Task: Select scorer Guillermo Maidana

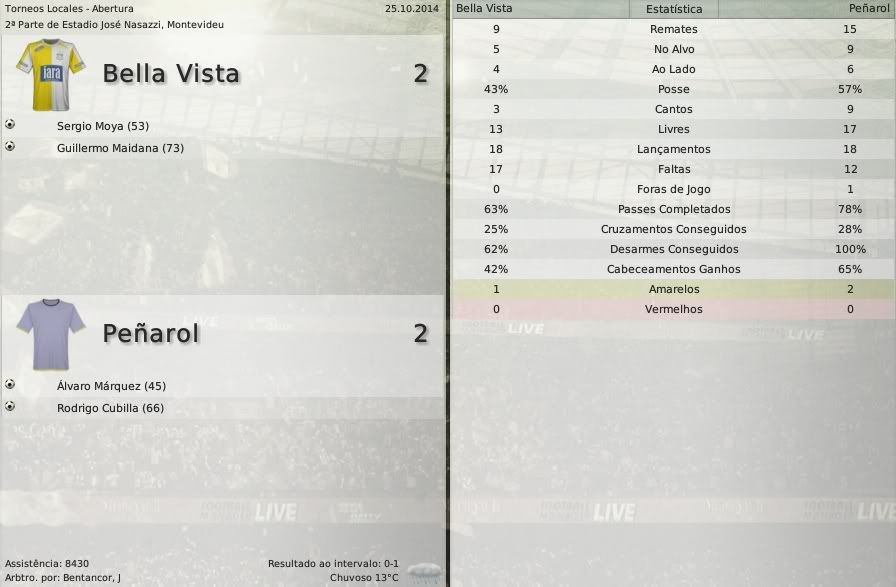Action: 120,148
